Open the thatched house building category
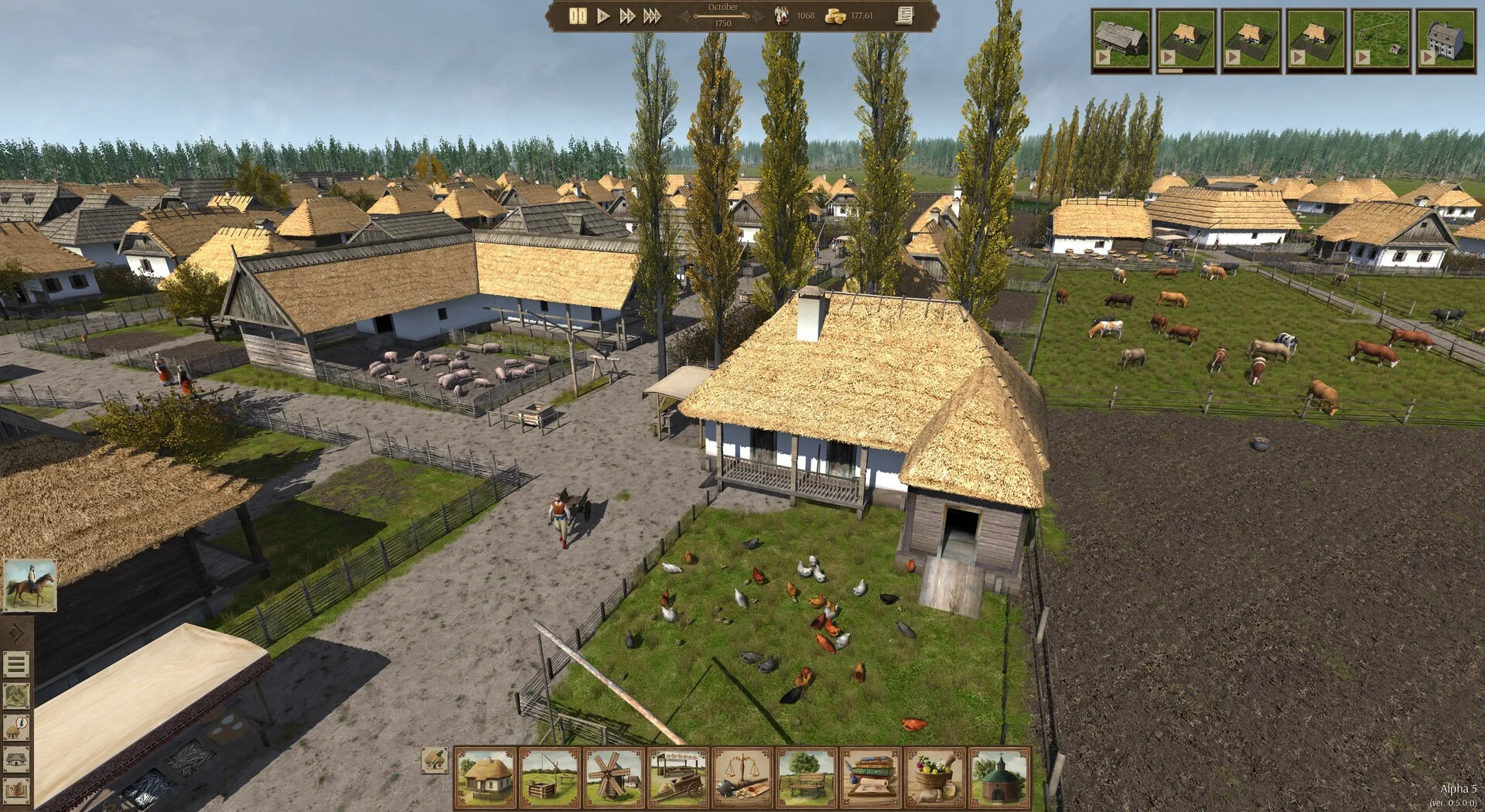 tap(485, 777)
